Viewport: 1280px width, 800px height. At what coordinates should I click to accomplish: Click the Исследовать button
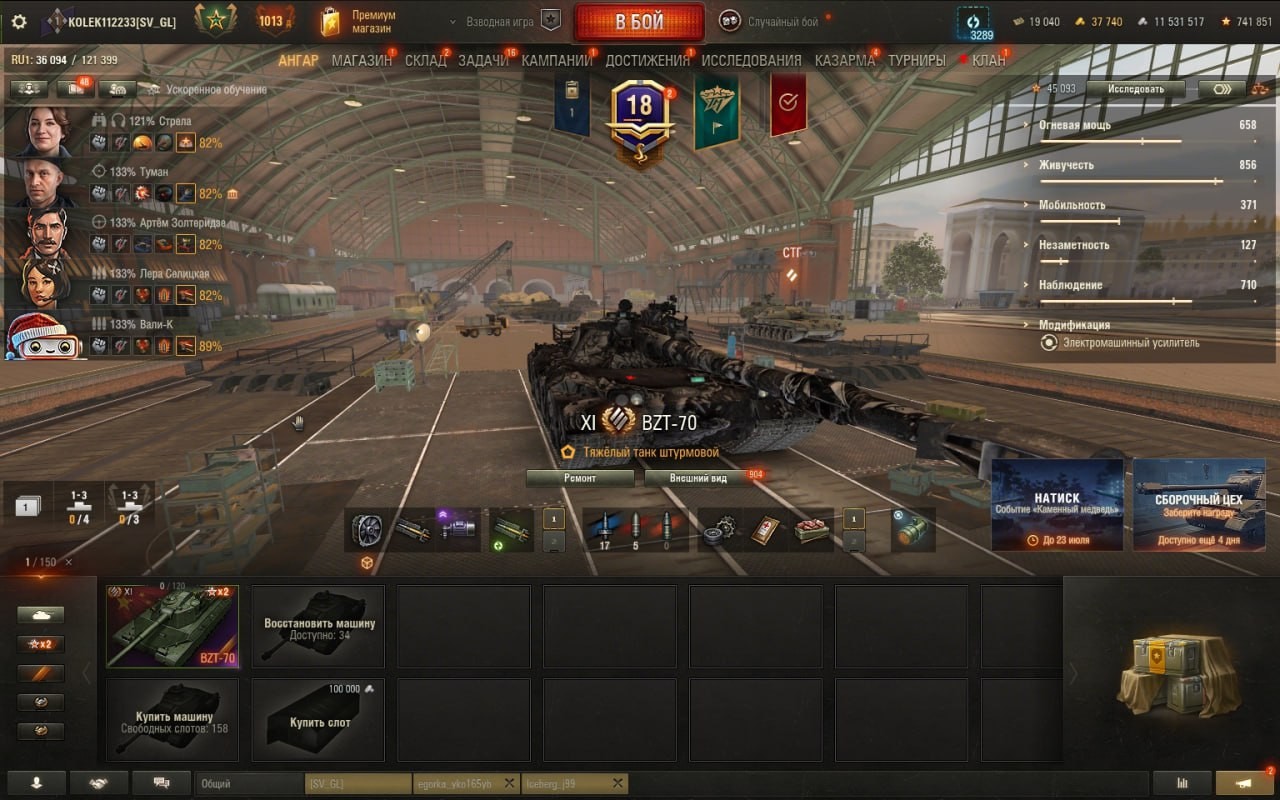click(1135, 89)
